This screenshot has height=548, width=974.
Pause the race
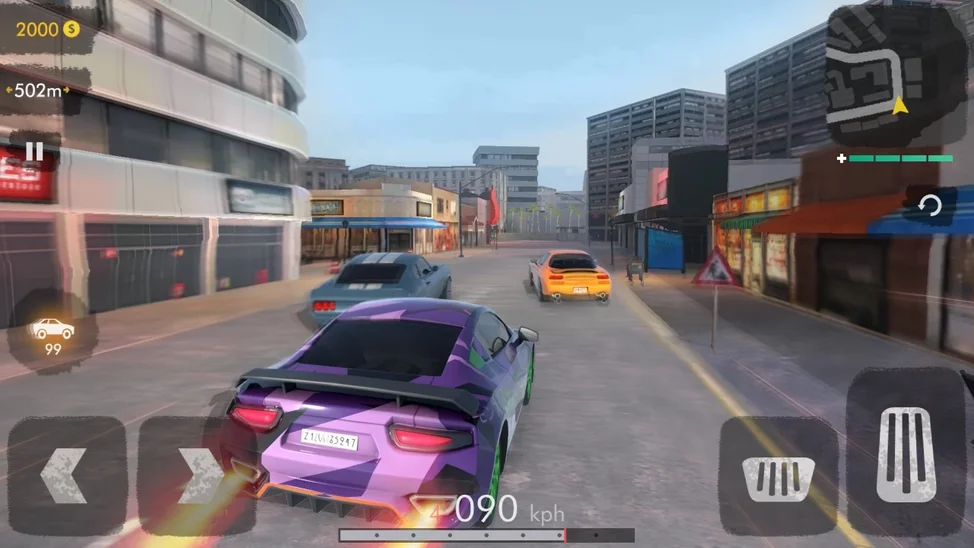34,152
